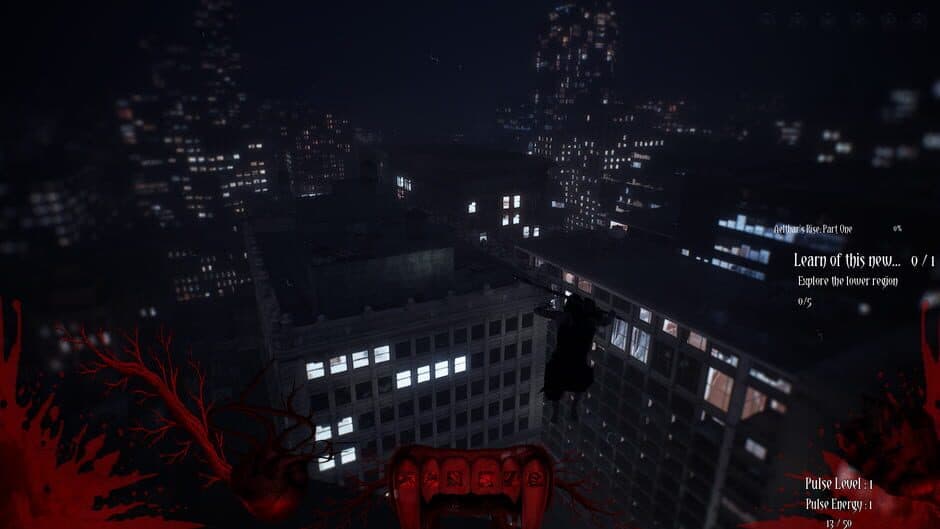
Task: Click the "Explore the lower region" sub-objective
Action: (x=847, y=281)
